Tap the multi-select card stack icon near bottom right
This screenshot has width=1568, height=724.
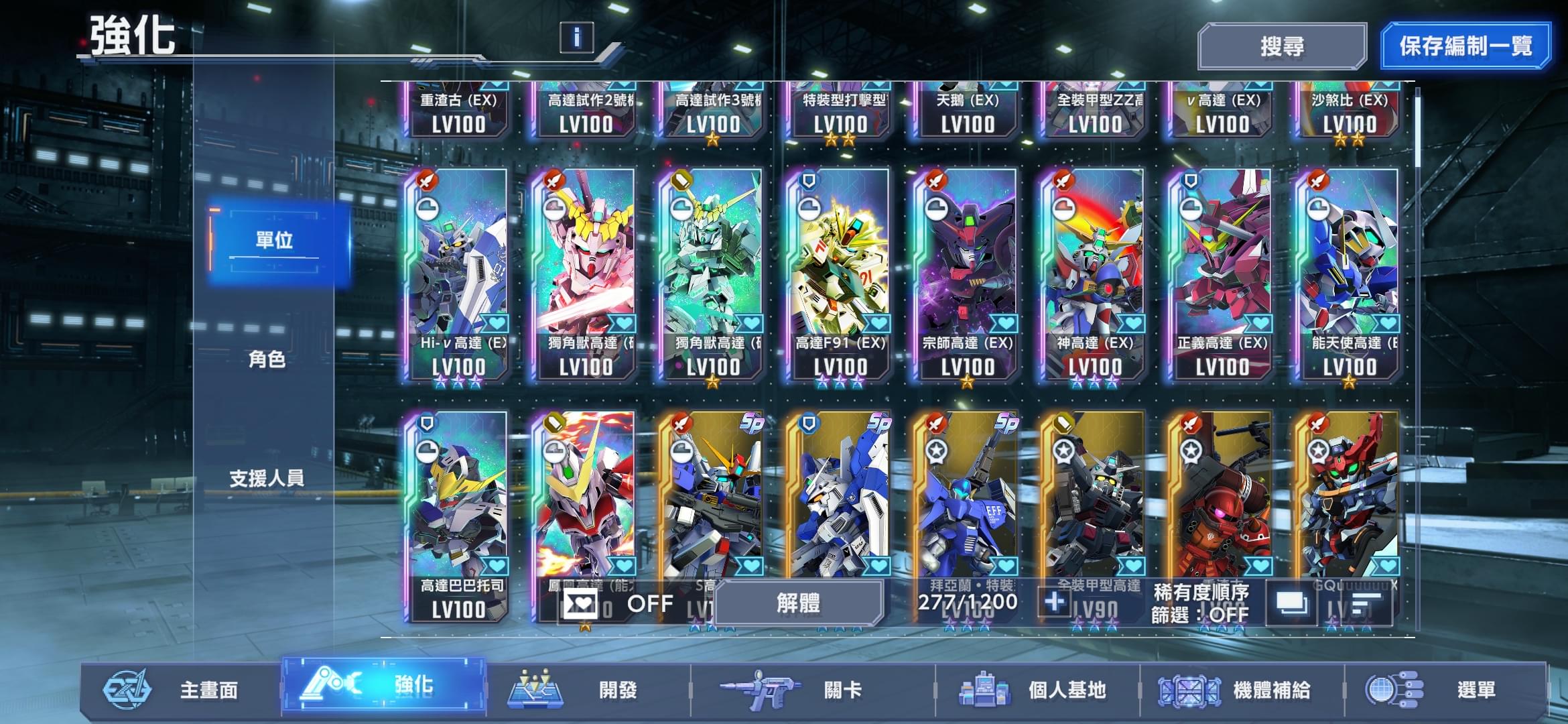(1291, 603)
